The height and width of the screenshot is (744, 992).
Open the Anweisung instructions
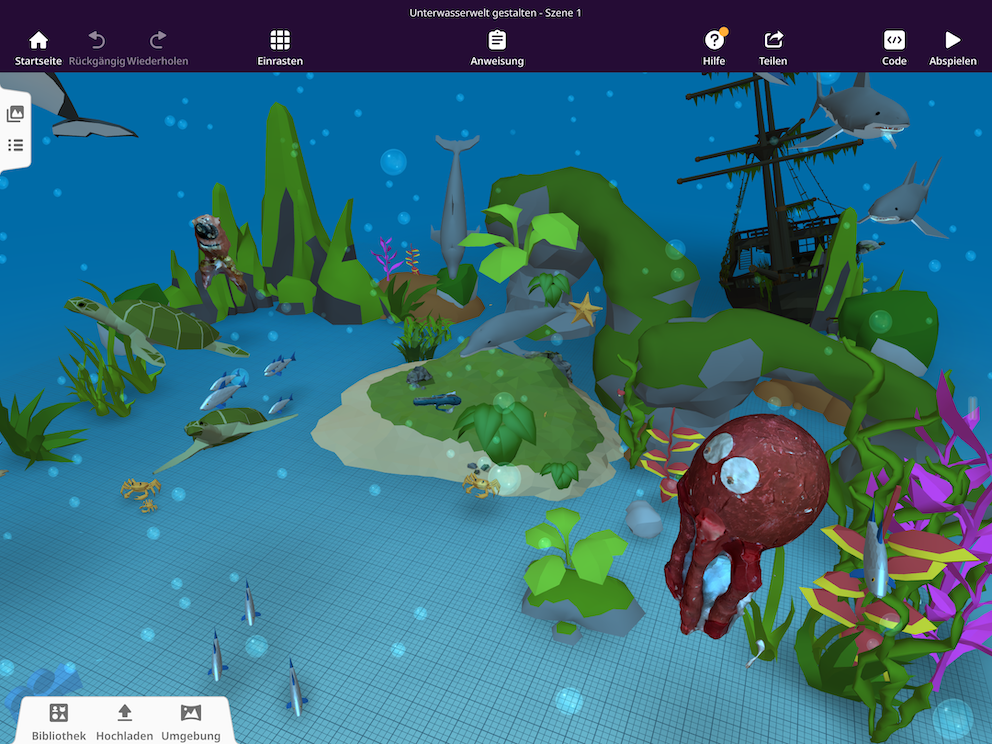coord(497,47)
